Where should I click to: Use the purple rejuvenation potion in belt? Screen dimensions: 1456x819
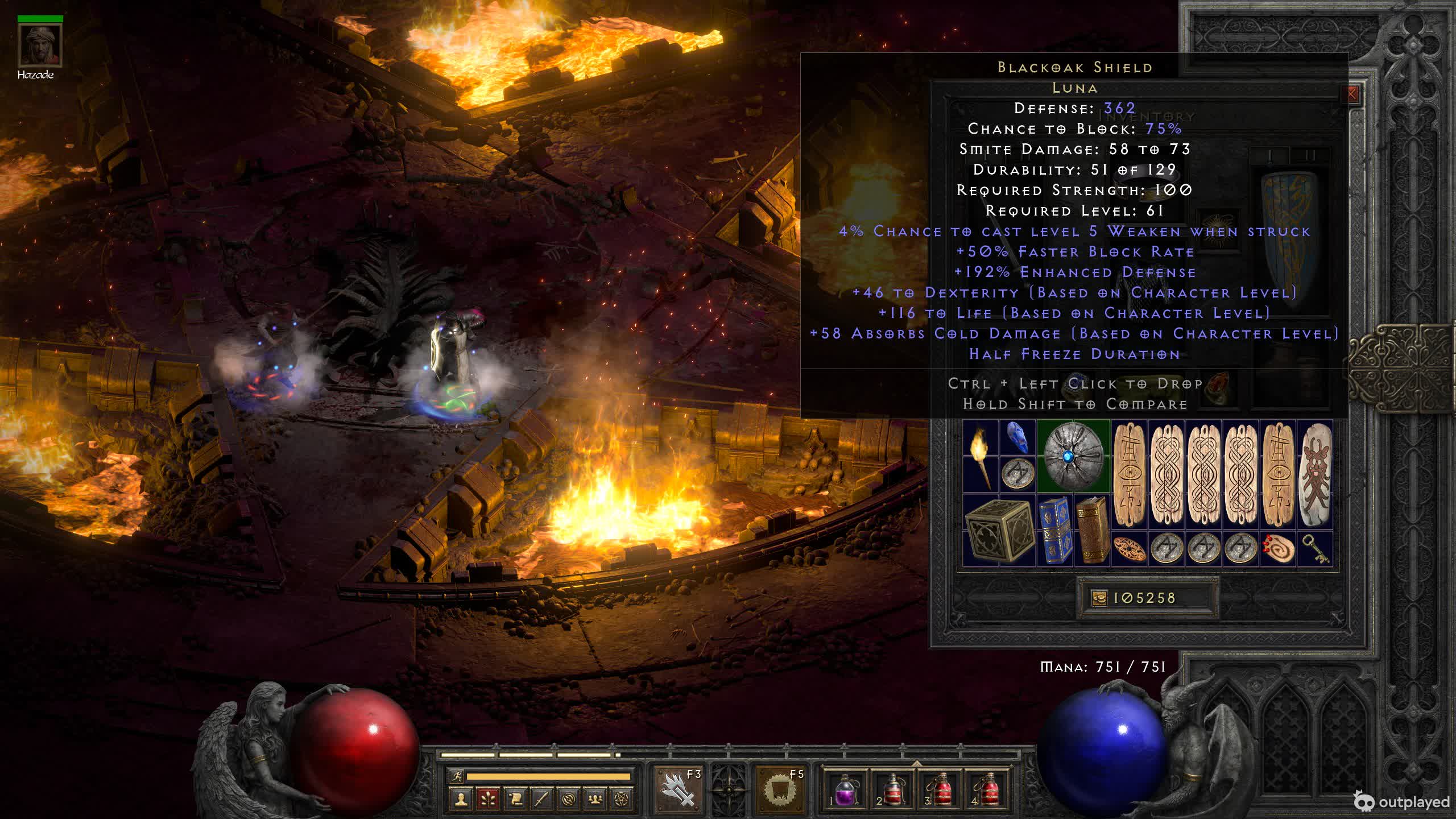coord(845,791)
